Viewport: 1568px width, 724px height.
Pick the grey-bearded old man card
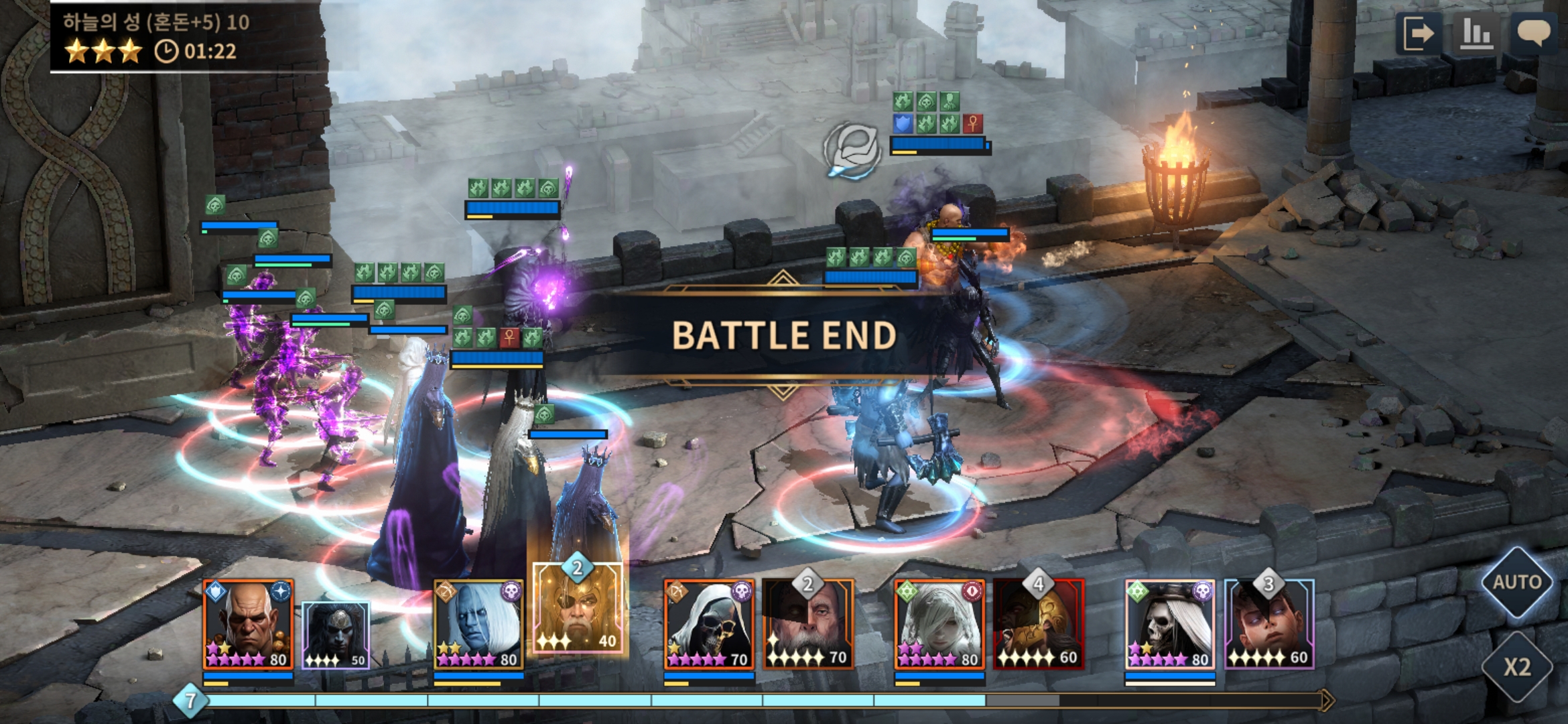[x=808, y=625]
